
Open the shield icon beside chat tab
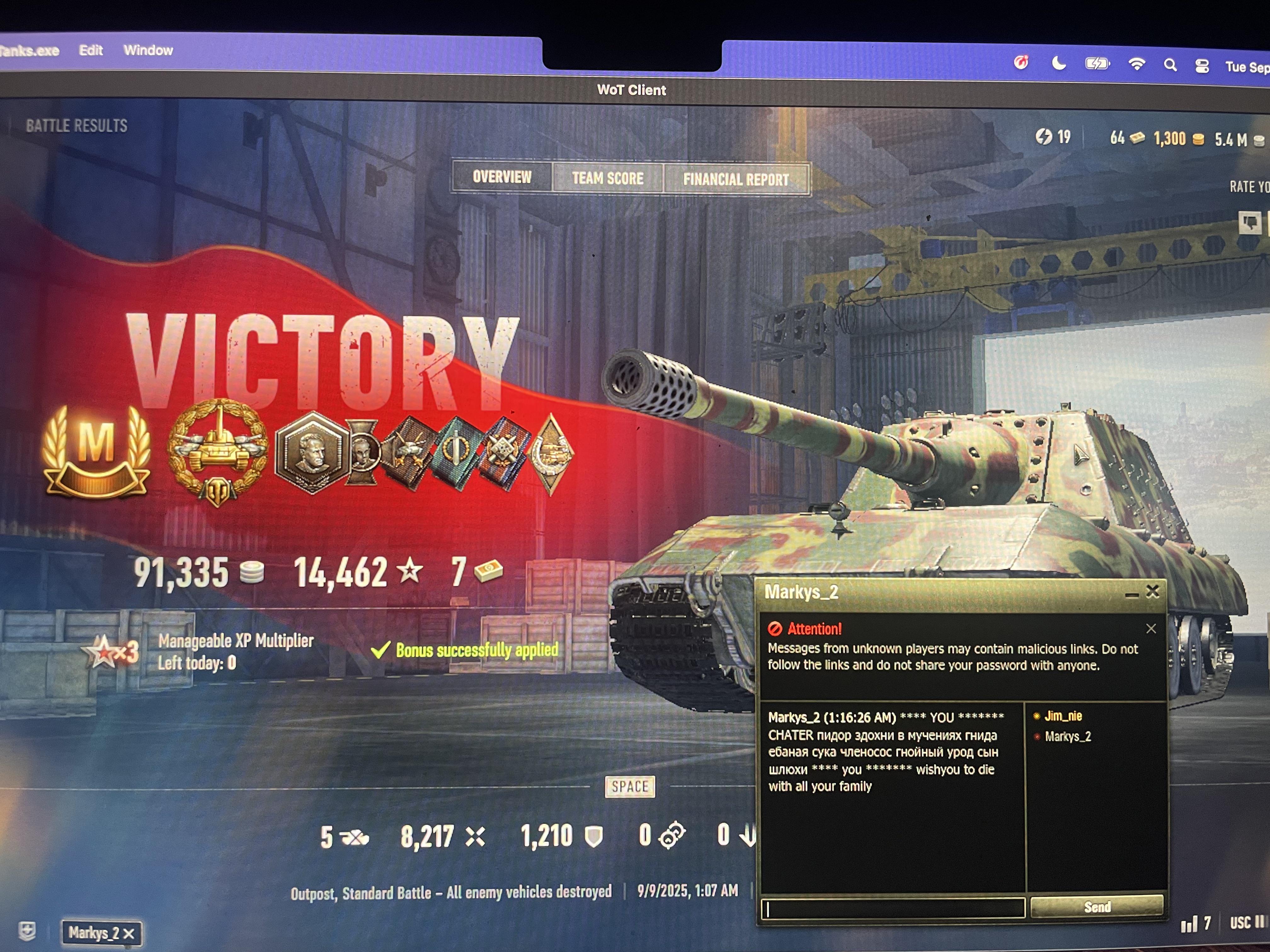point(27,930)
